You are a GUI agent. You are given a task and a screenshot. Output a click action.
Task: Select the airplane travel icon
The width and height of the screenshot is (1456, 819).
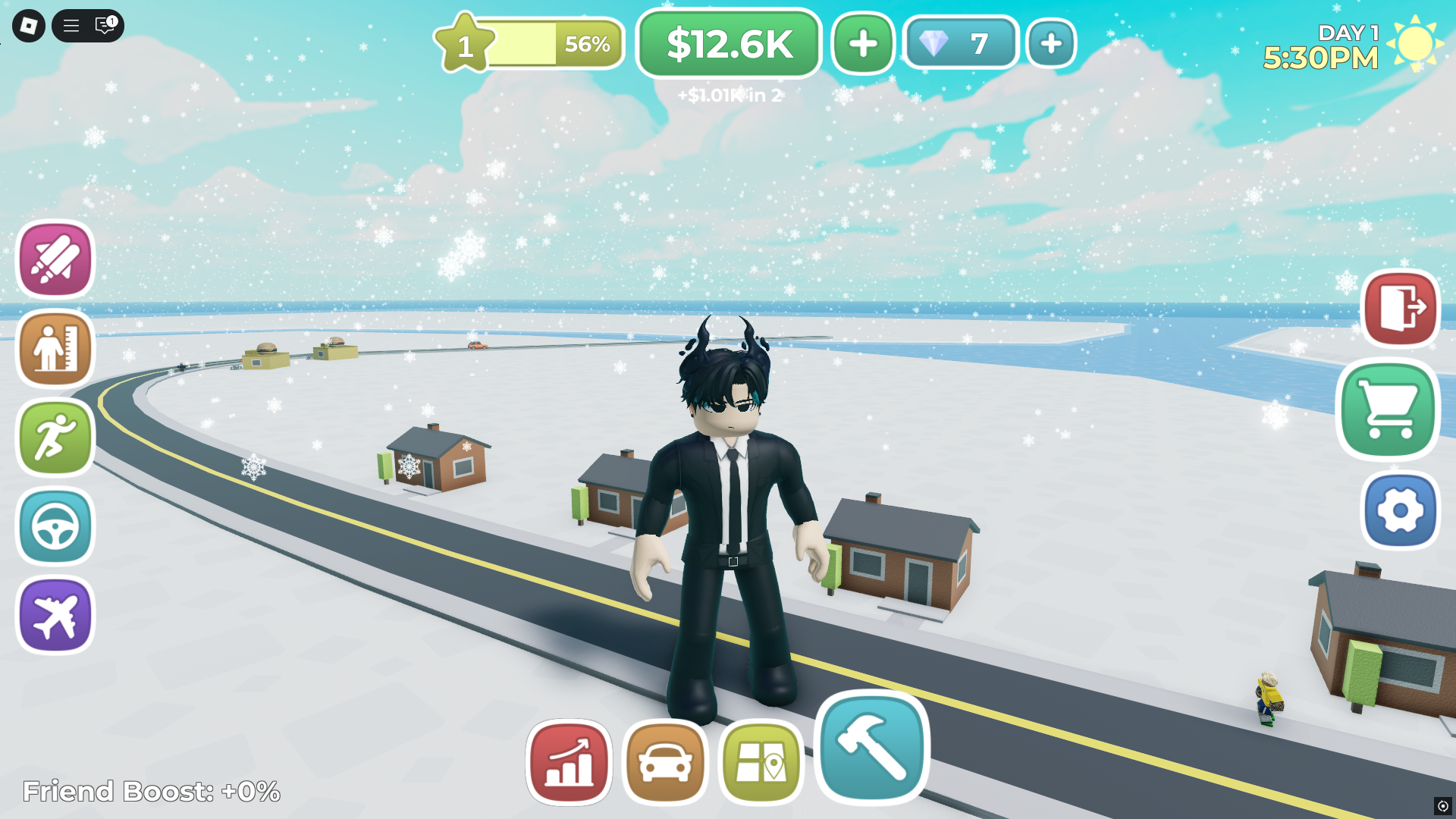(x=54, y=615)
